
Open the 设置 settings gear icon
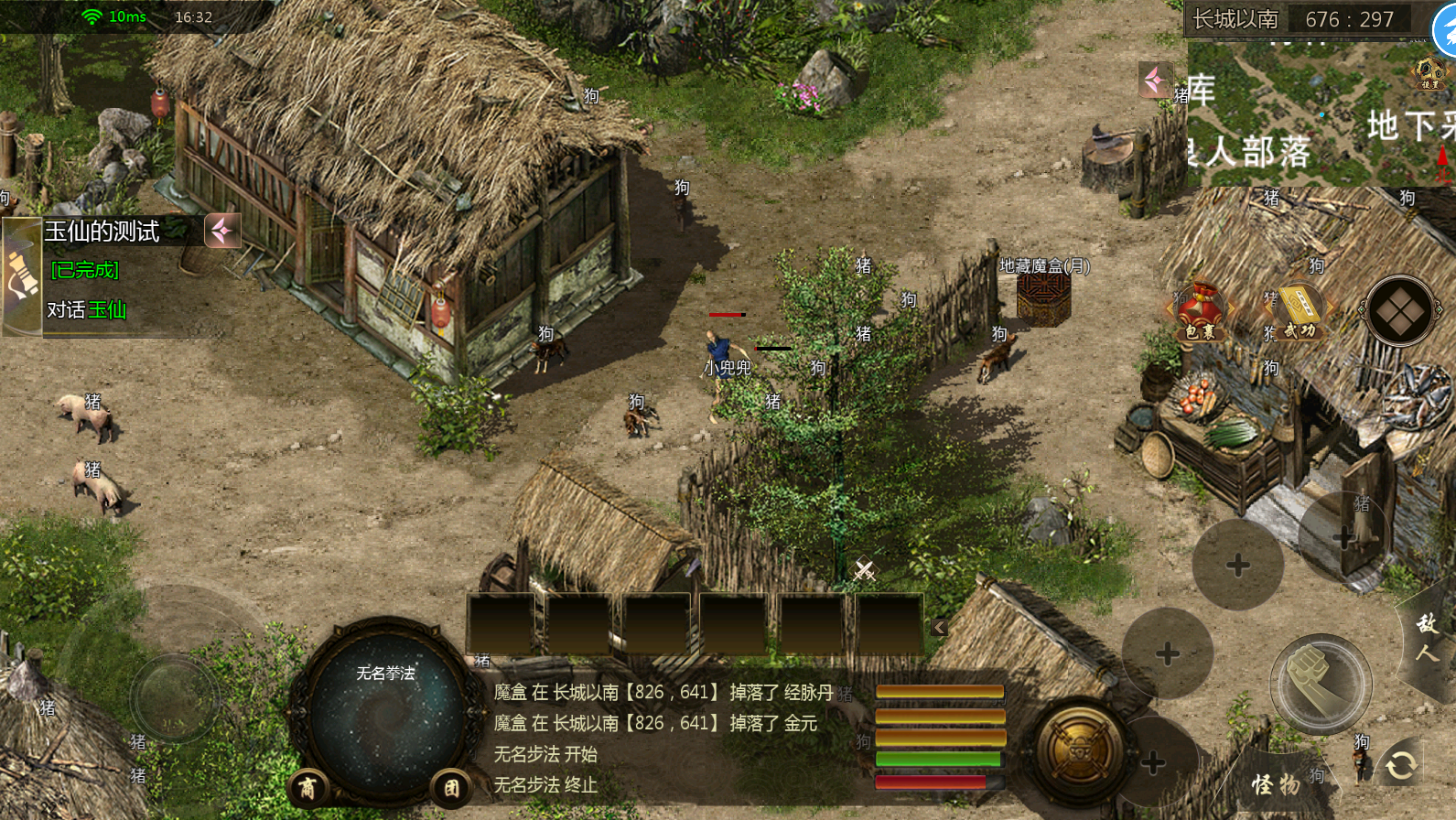tap(1429, 73)
